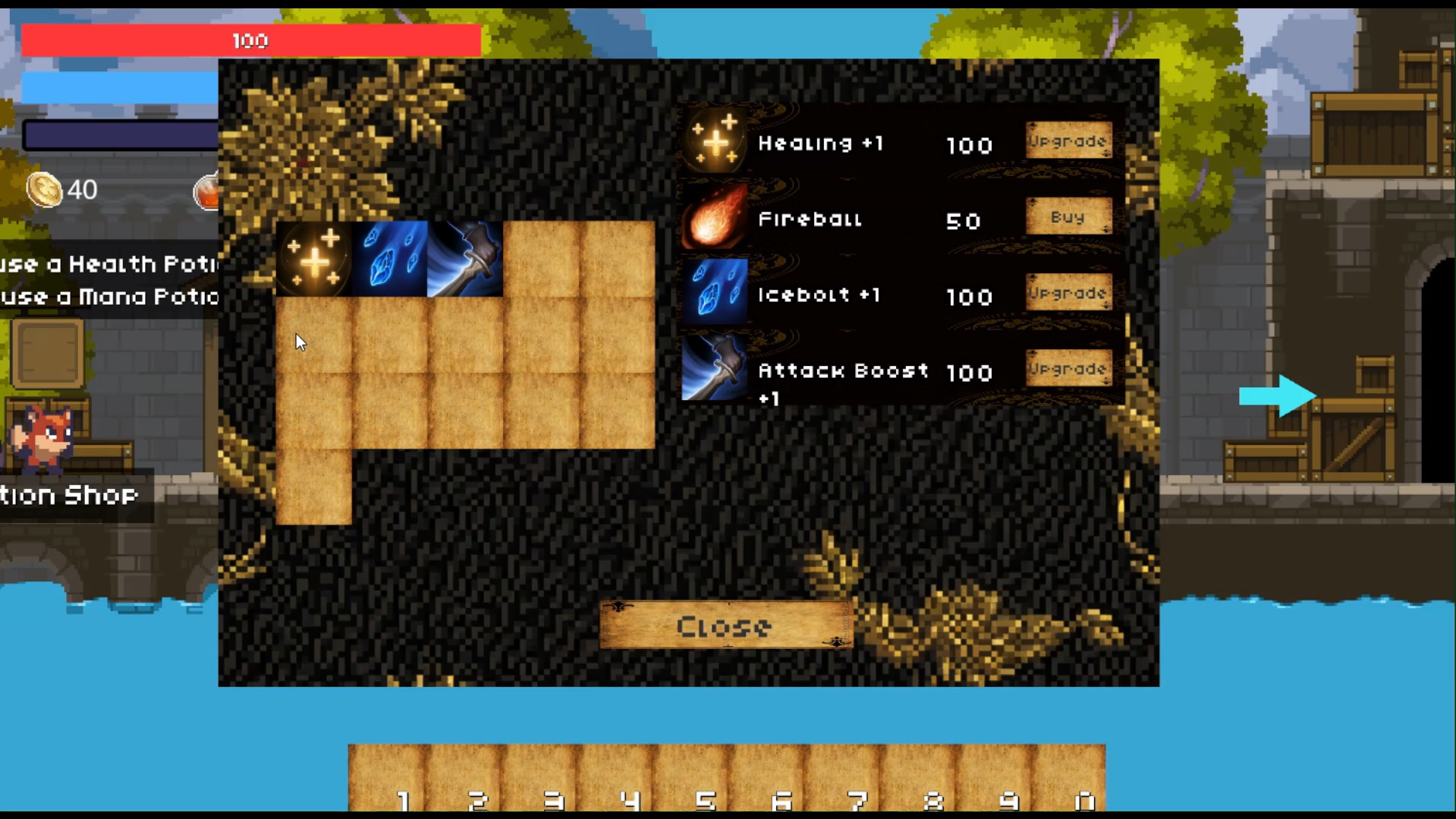
Task: Upgrade the Icebolt +1 spell
Action: point(1068,292)
